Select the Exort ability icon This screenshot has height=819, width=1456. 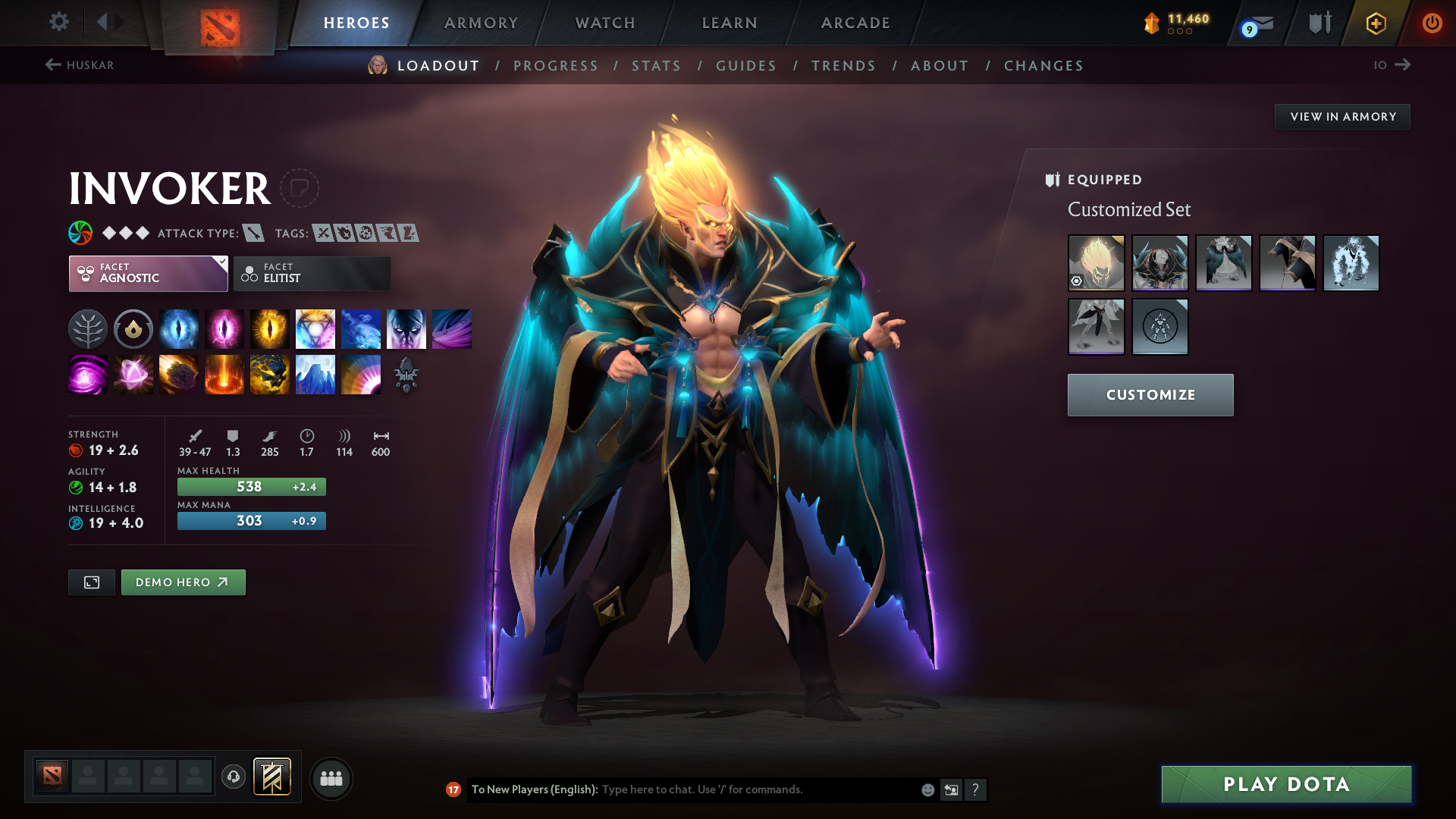click(270, 328)
